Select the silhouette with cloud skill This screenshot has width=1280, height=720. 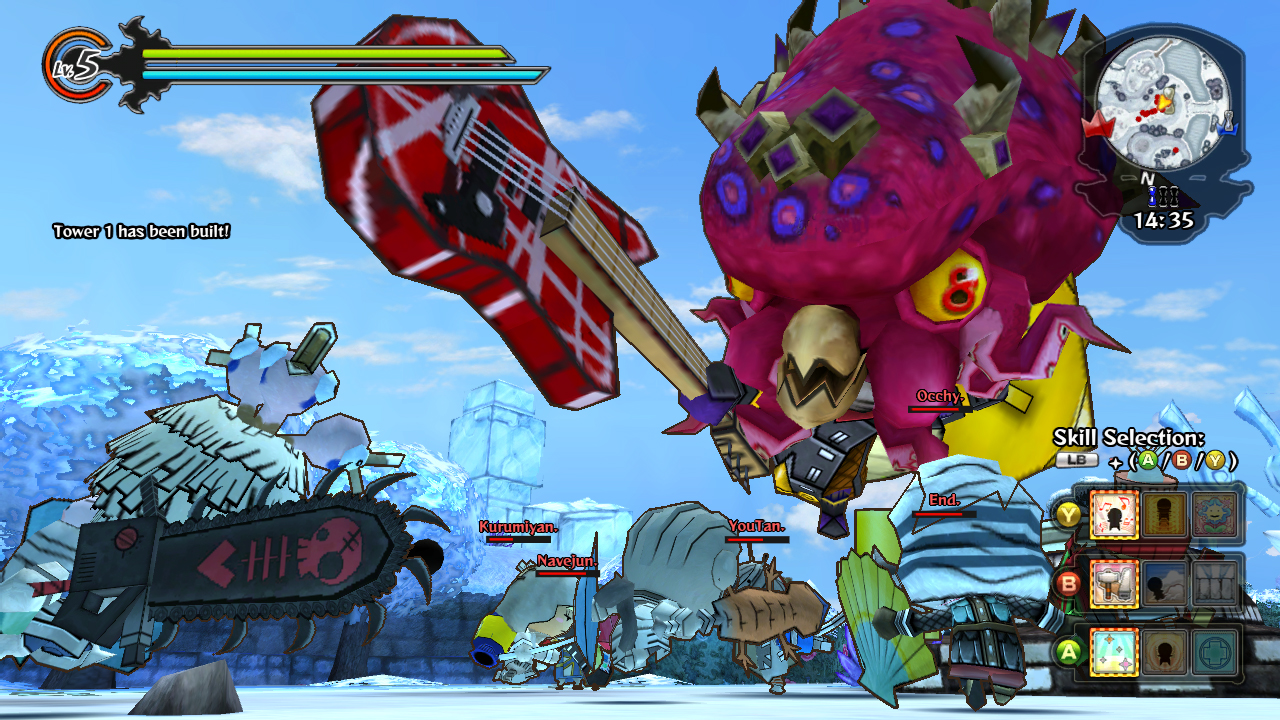point(1165,583)
